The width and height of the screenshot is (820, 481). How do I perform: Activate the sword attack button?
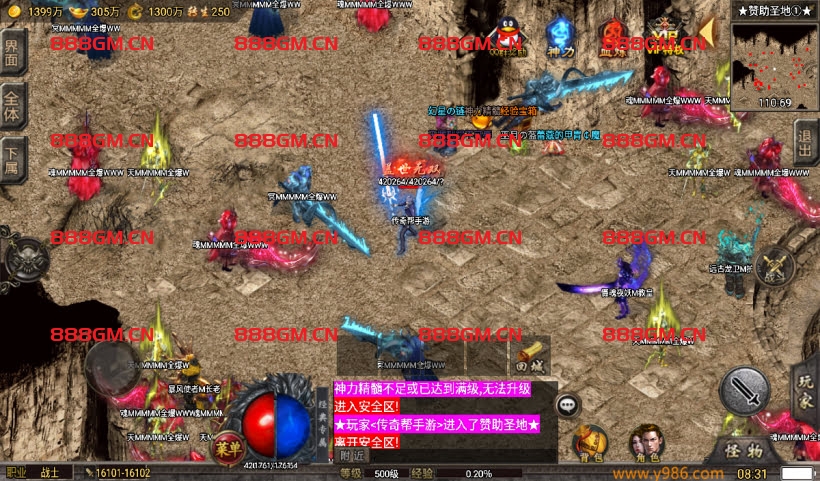[744, 390]
